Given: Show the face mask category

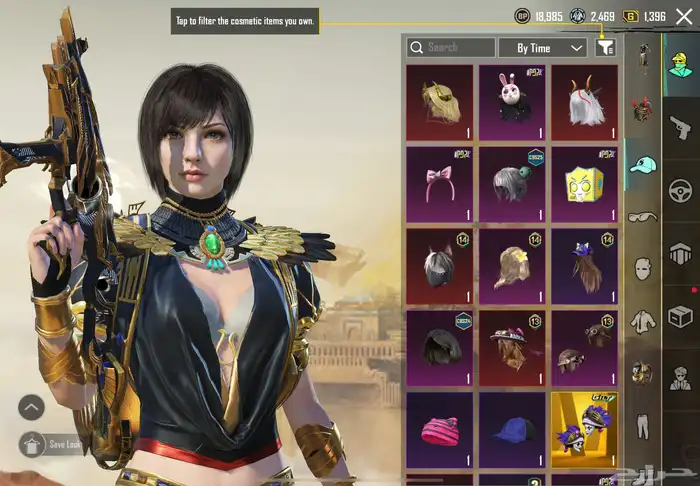Looking at the screenshot, I should pos(642,269).
